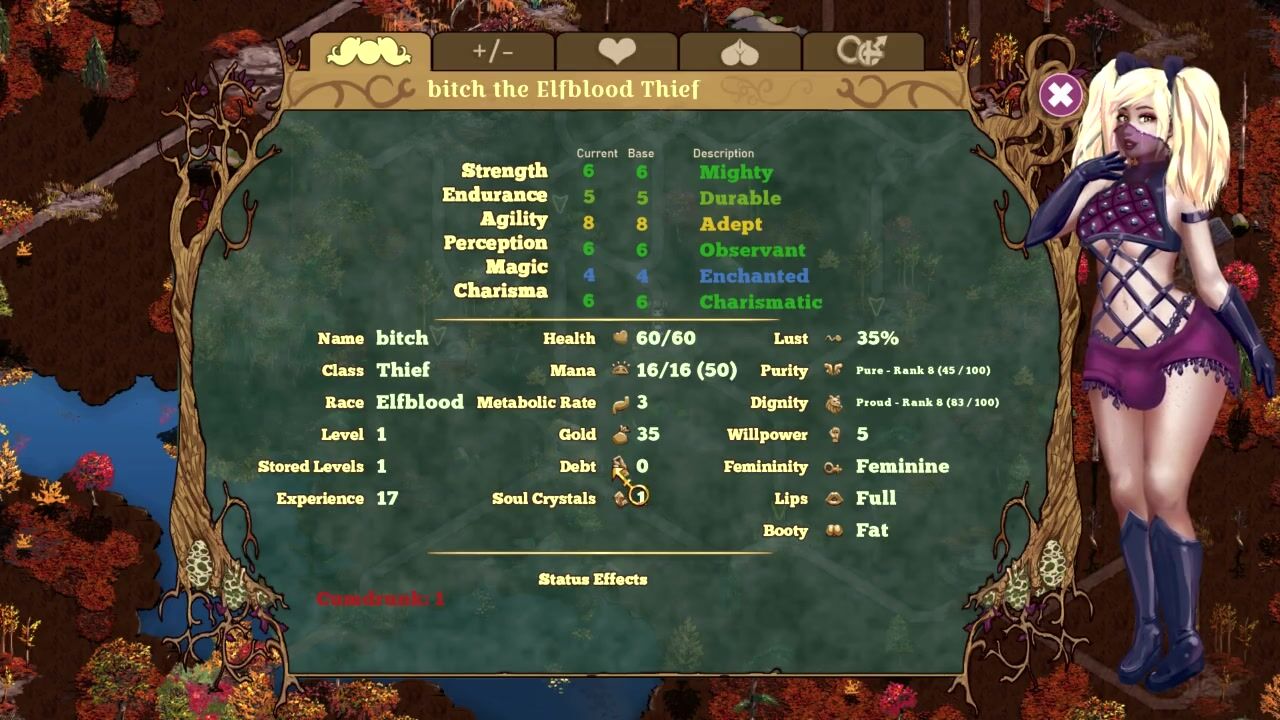
Task: Close the character sheet window
Action: (x=1060, y=96)
